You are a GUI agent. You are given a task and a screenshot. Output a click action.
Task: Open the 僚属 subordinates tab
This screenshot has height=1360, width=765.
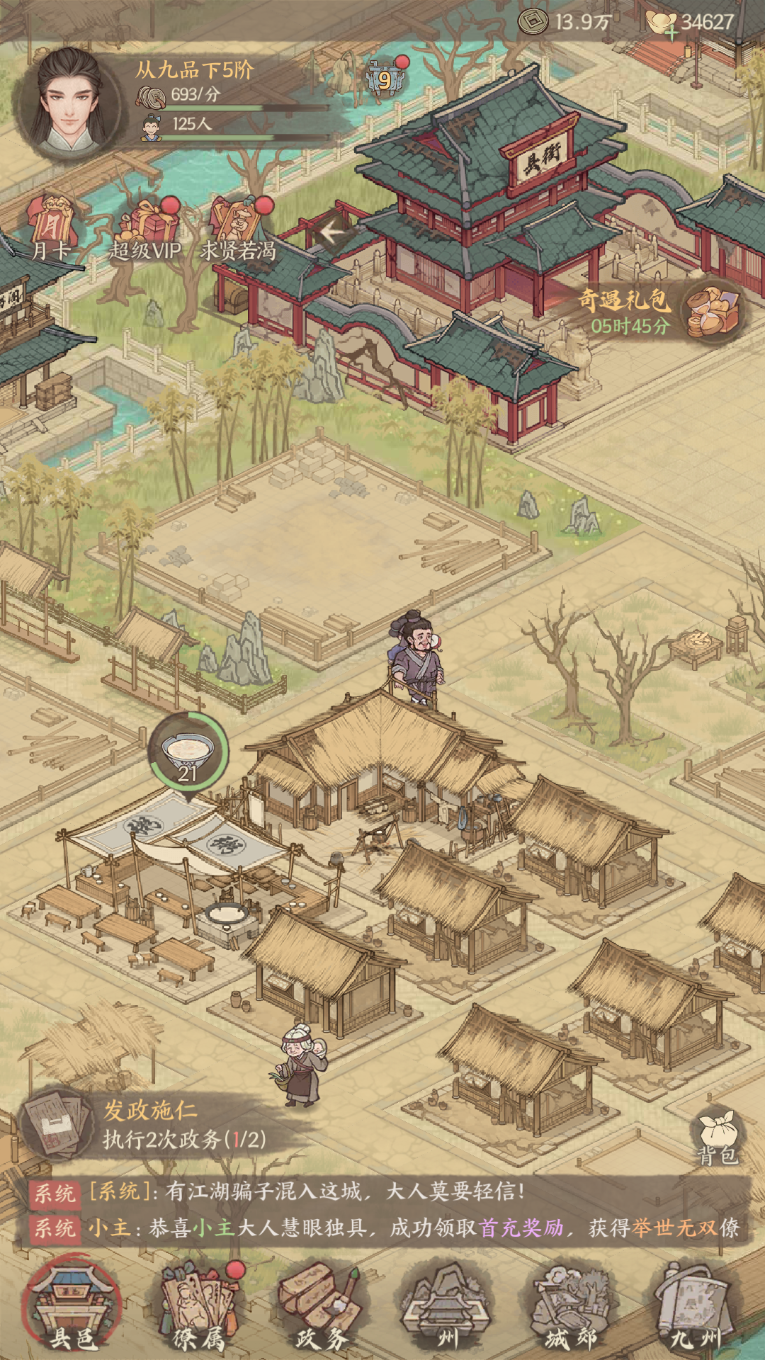[200, 1306]
